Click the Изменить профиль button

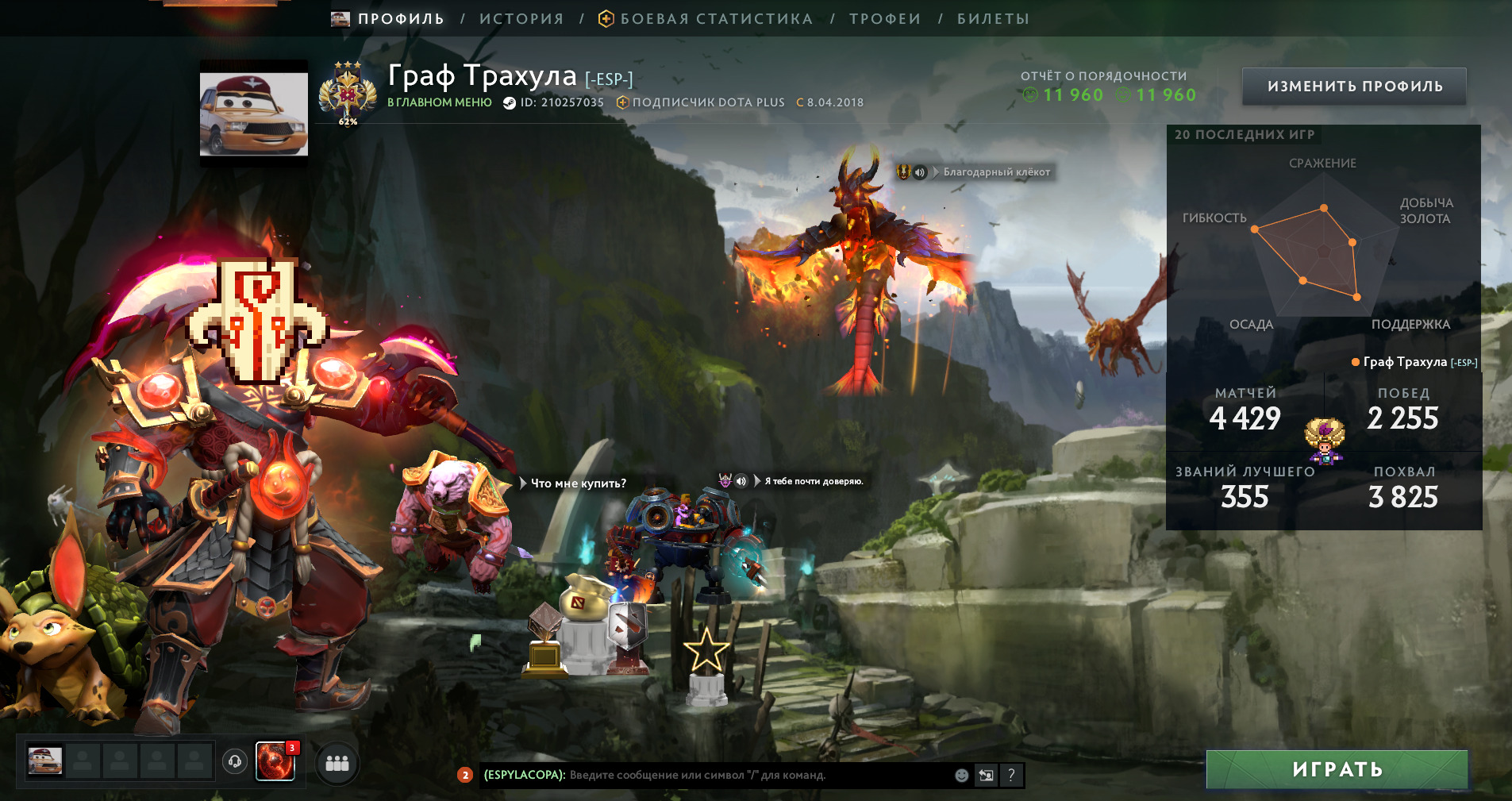(1354, 87)
